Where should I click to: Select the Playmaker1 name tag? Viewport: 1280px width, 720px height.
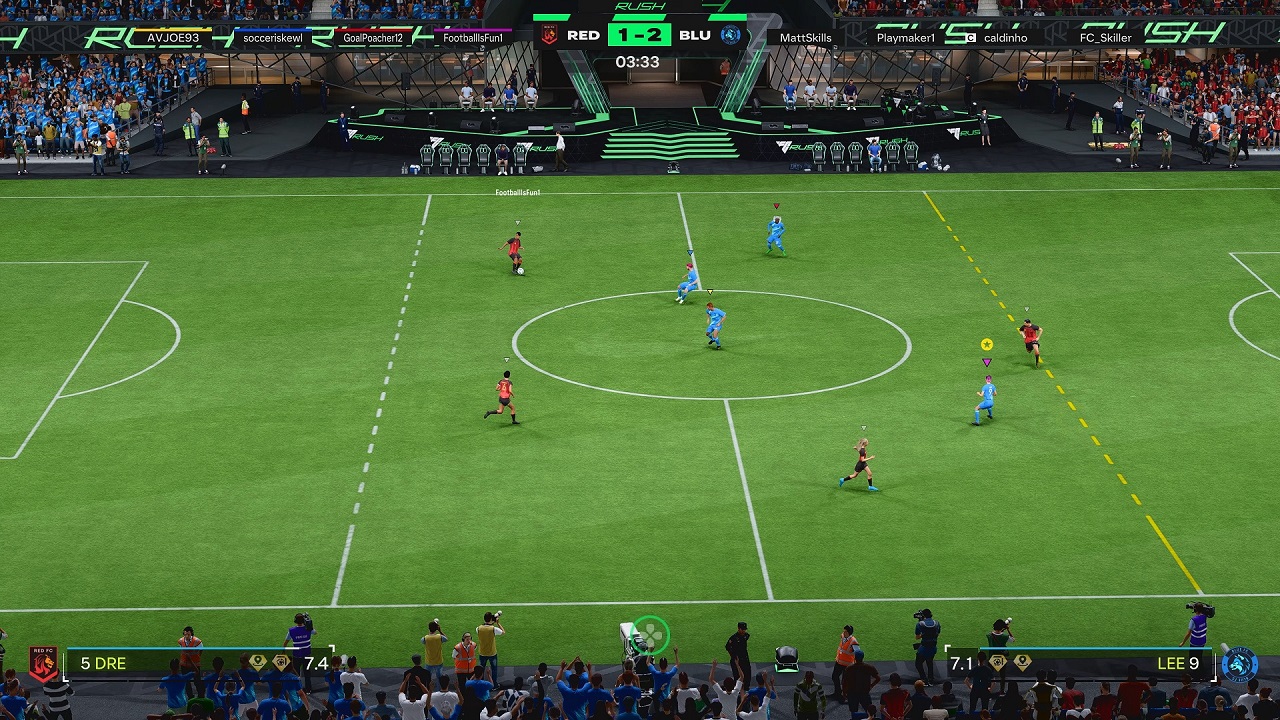(x=905, y=38)
